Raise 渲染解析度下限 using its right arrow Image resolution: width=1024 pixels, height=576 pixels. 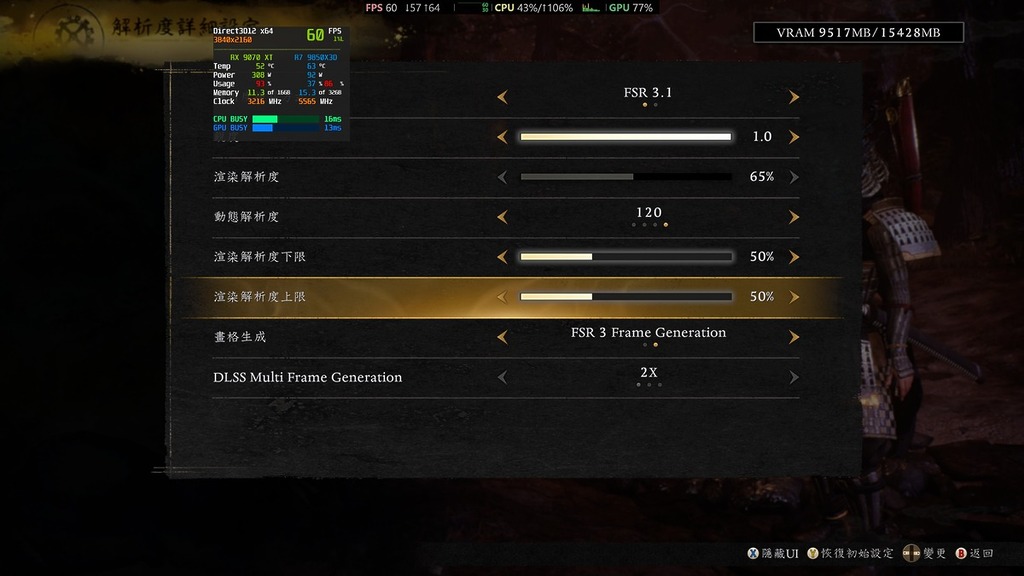click(x=794, y=257)
